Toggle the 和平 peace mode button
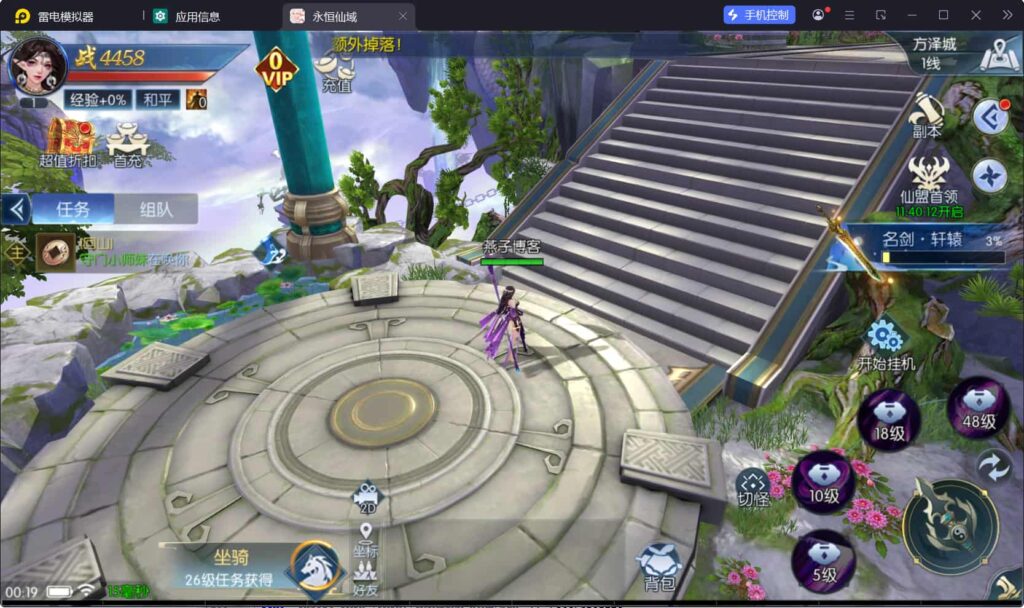The image size is (1024, 608). (156, 100)
